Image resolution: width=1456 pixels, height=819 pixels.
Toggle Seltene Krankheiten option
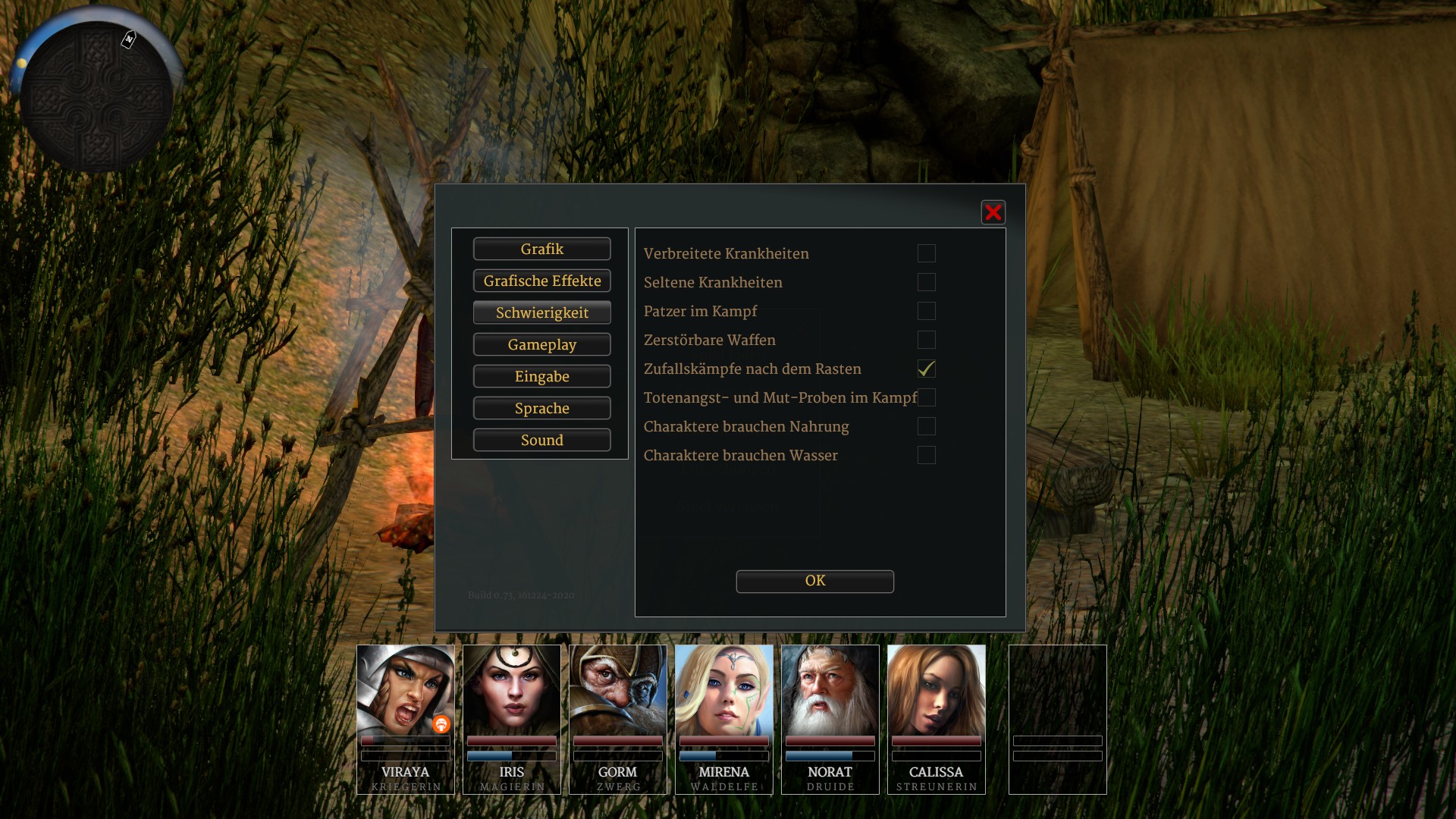click(926, 282)
